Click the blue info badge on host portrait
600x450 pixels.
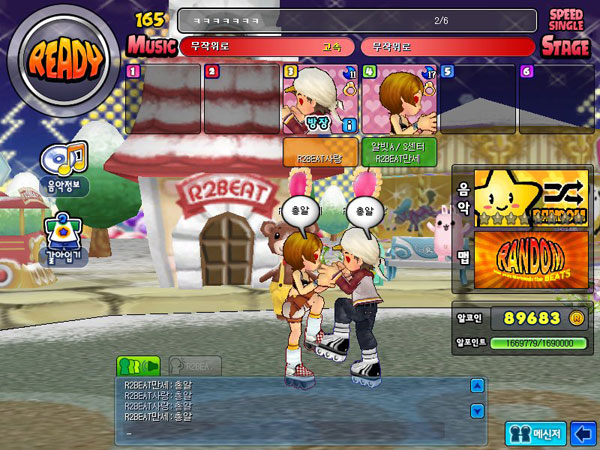(350, 124)
